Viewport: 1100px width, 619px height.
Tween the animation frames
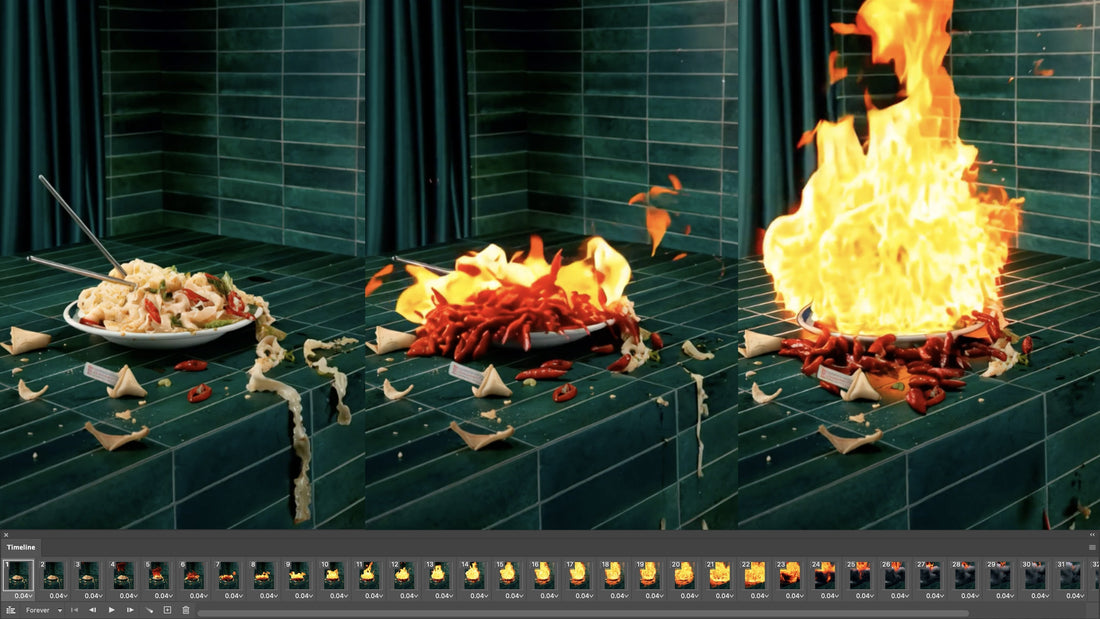point(149,610)
